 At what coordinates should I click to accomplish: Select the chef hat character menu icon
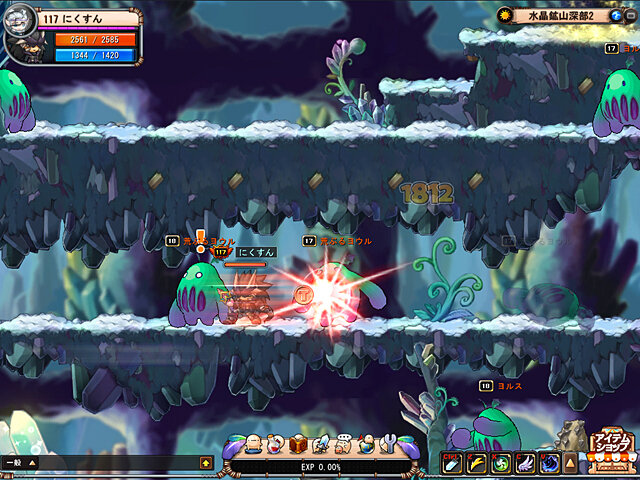(343, 444)
